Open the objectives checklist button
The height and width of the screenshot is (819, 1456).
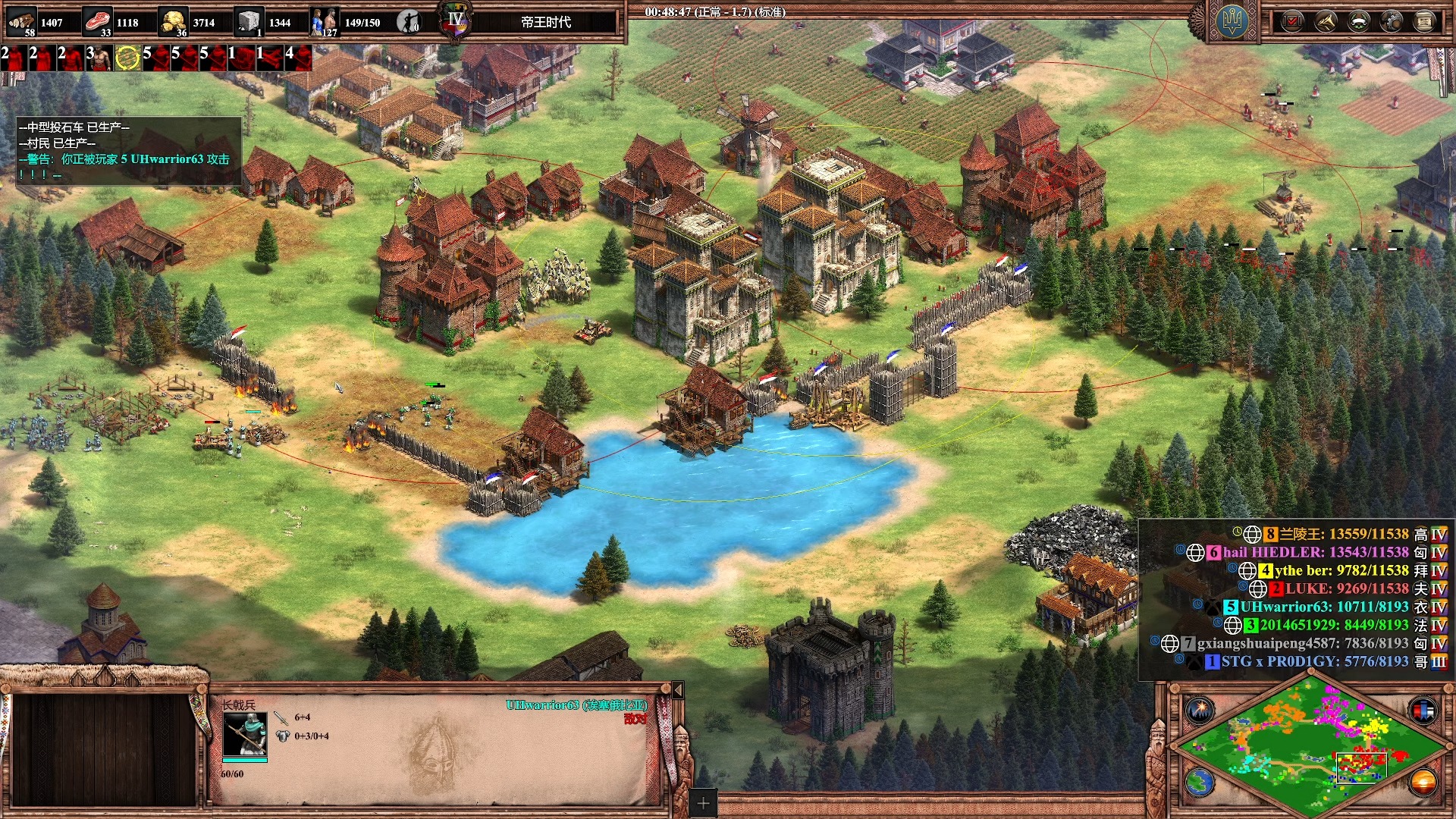(x=1291, y=21)
